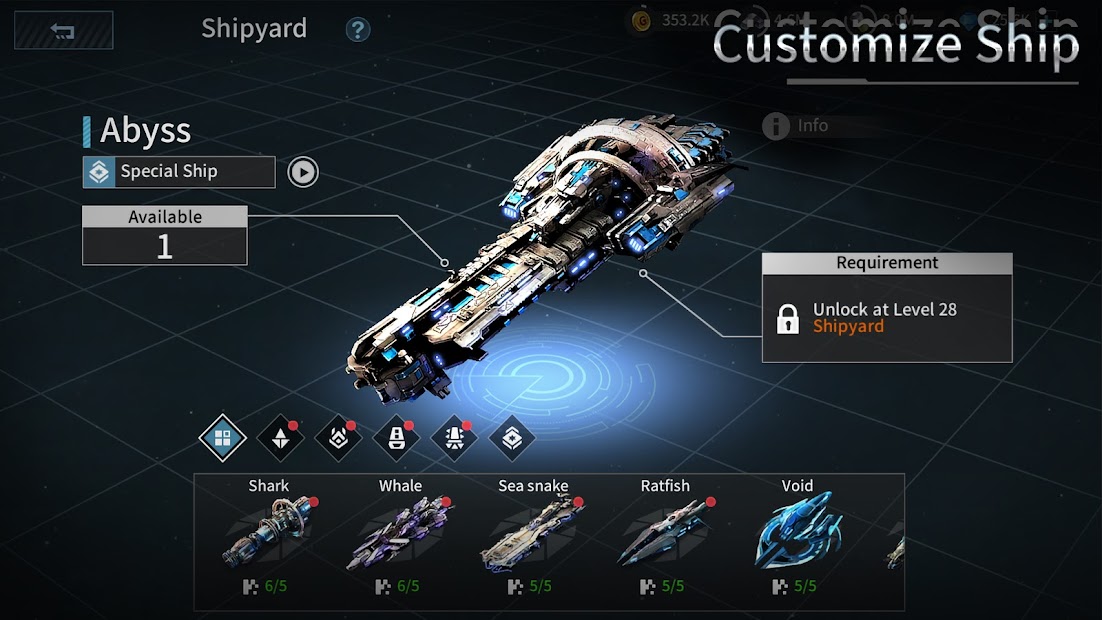The width and height of the screenshot is (1102, 620).
Task: Pick the Sea snake ship
Action: (x=532, y=537)
